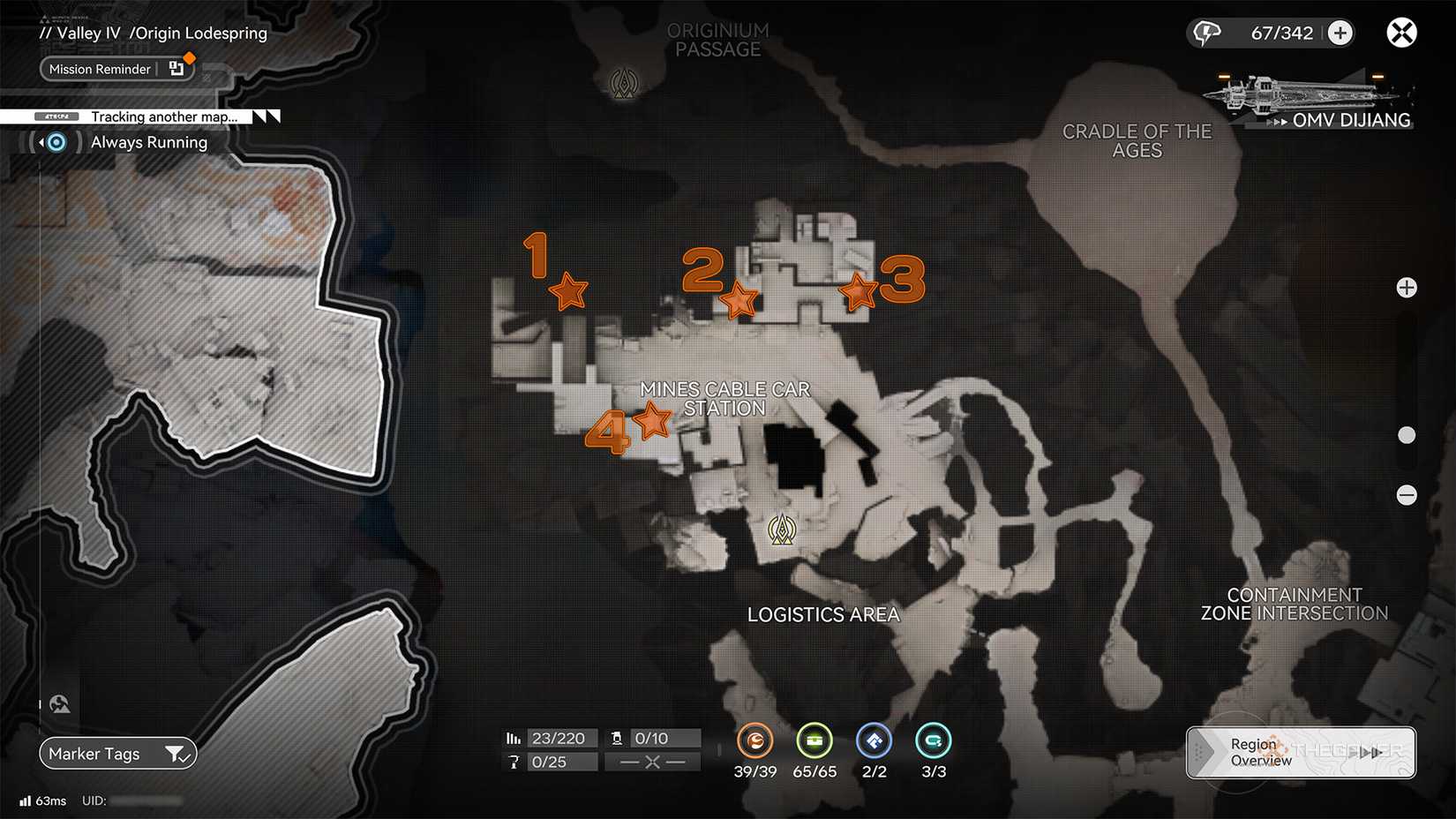
Task: Click the compass icon above Marker Tags
Action: coord(59,703)
